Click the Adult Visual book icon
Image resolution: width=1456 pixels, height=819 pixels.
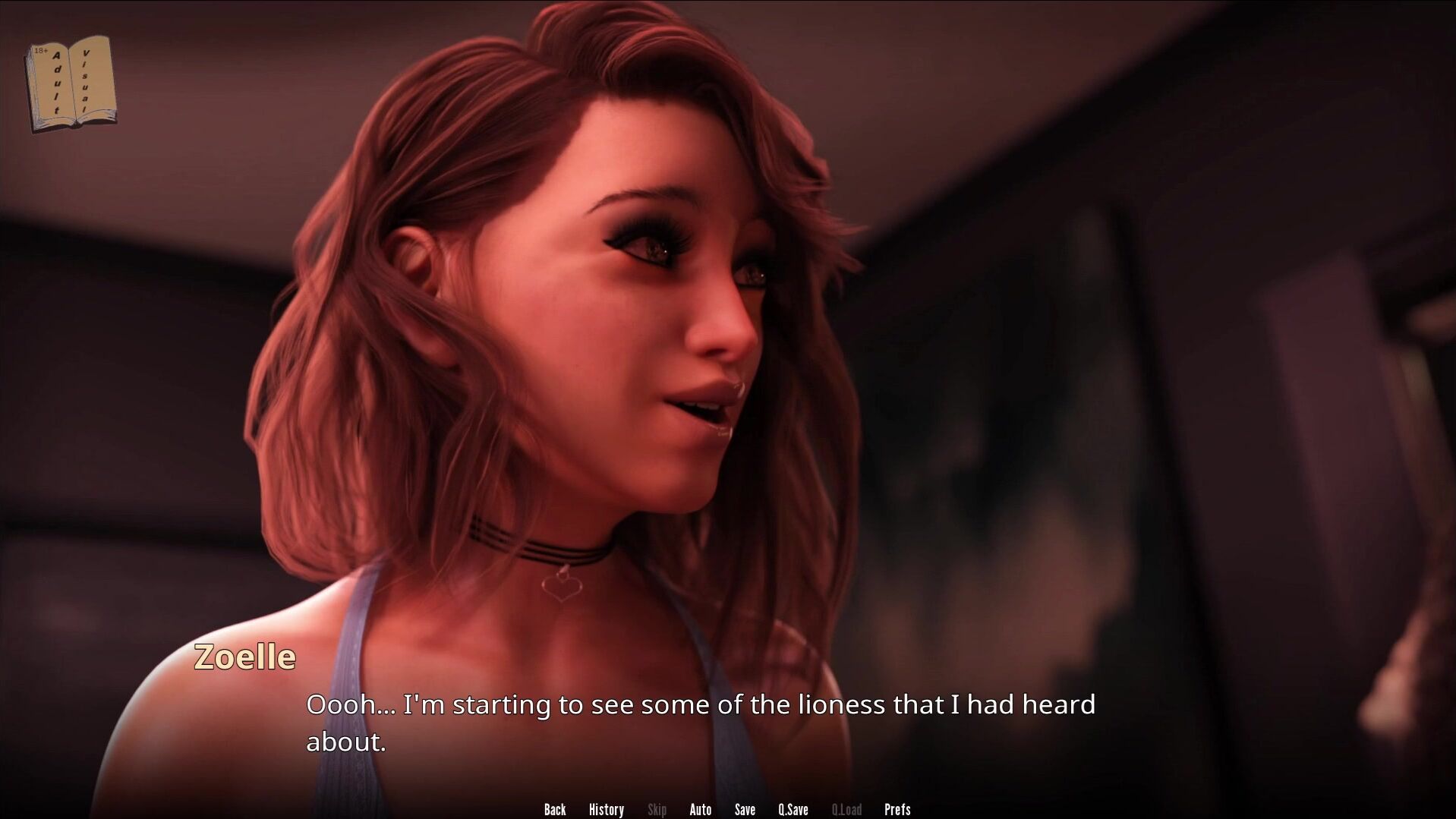[x=71, y=83]
